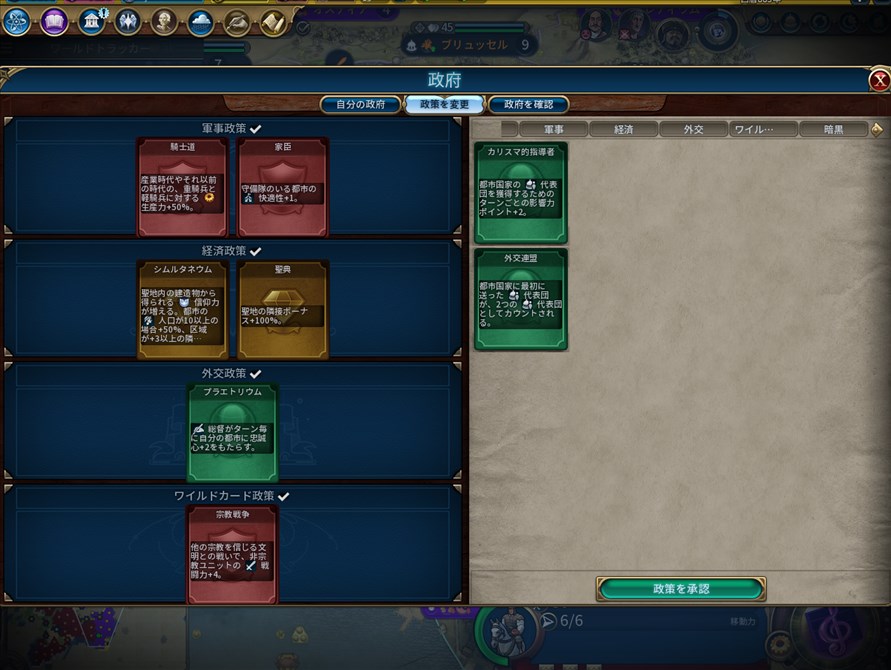Select the 政策を変更 tab
The width and height of the screenshot is (891, 670).
444,104
